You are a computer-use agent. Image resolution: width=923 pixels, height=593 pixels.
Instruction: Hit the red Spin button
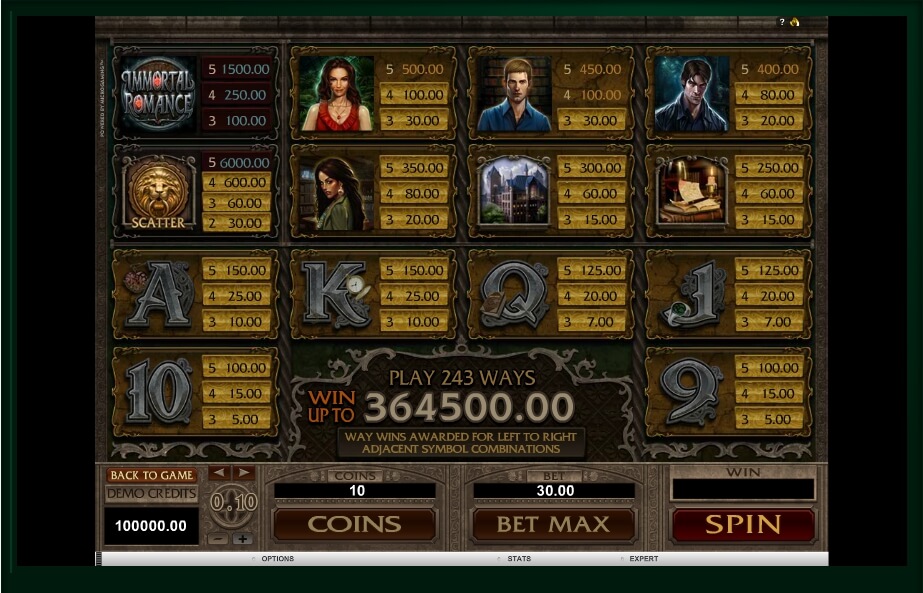pos(743,524)
